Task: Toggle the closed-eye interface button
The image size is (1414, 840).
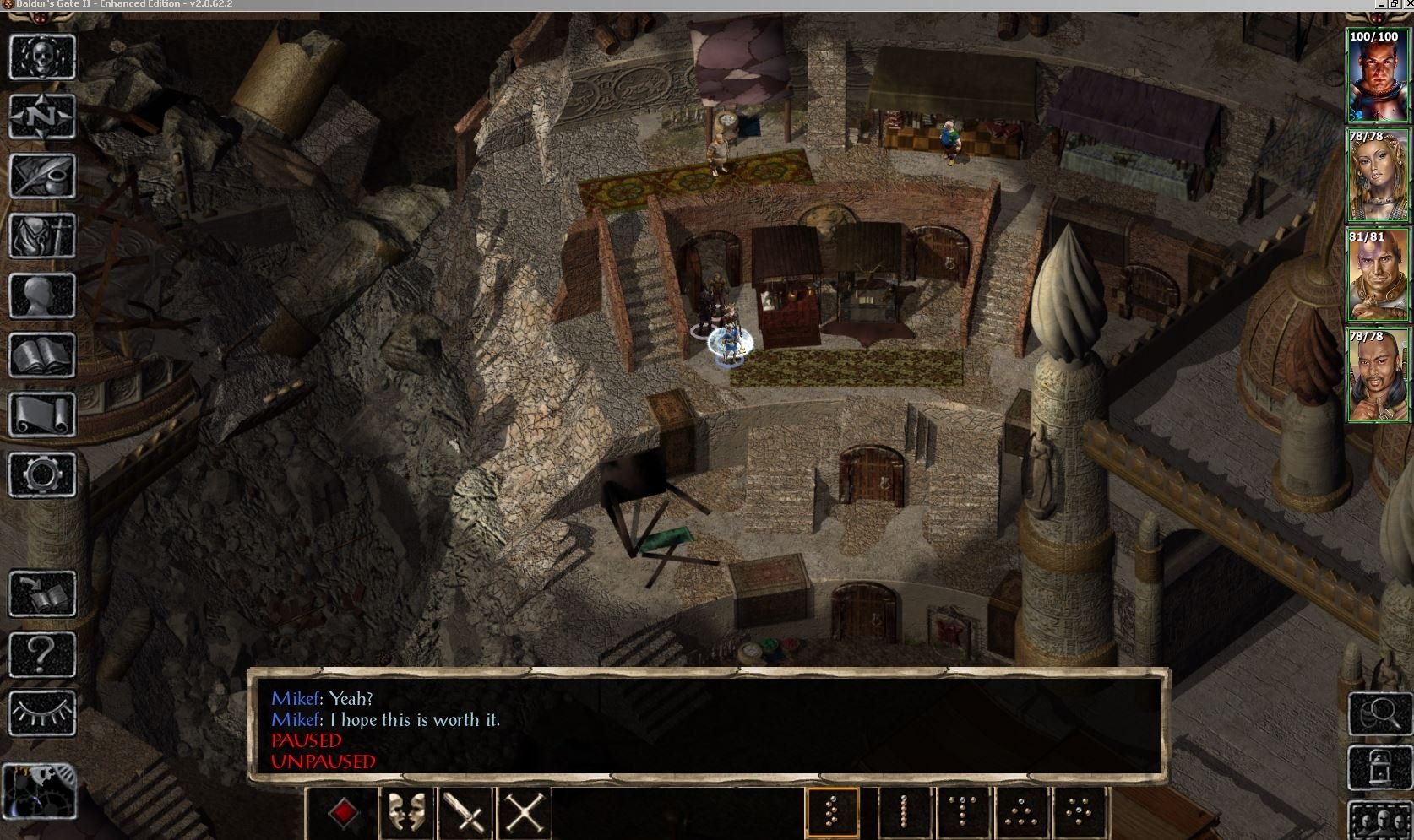Action: pyautogui.click(x=42, y=713)
